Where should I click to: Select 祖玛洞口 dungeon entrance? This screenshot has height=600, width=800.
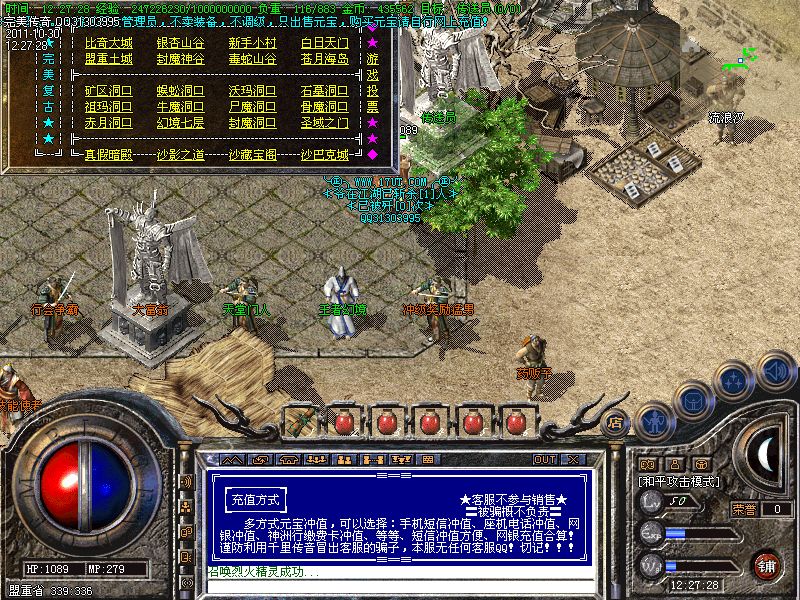pos(108,107)
